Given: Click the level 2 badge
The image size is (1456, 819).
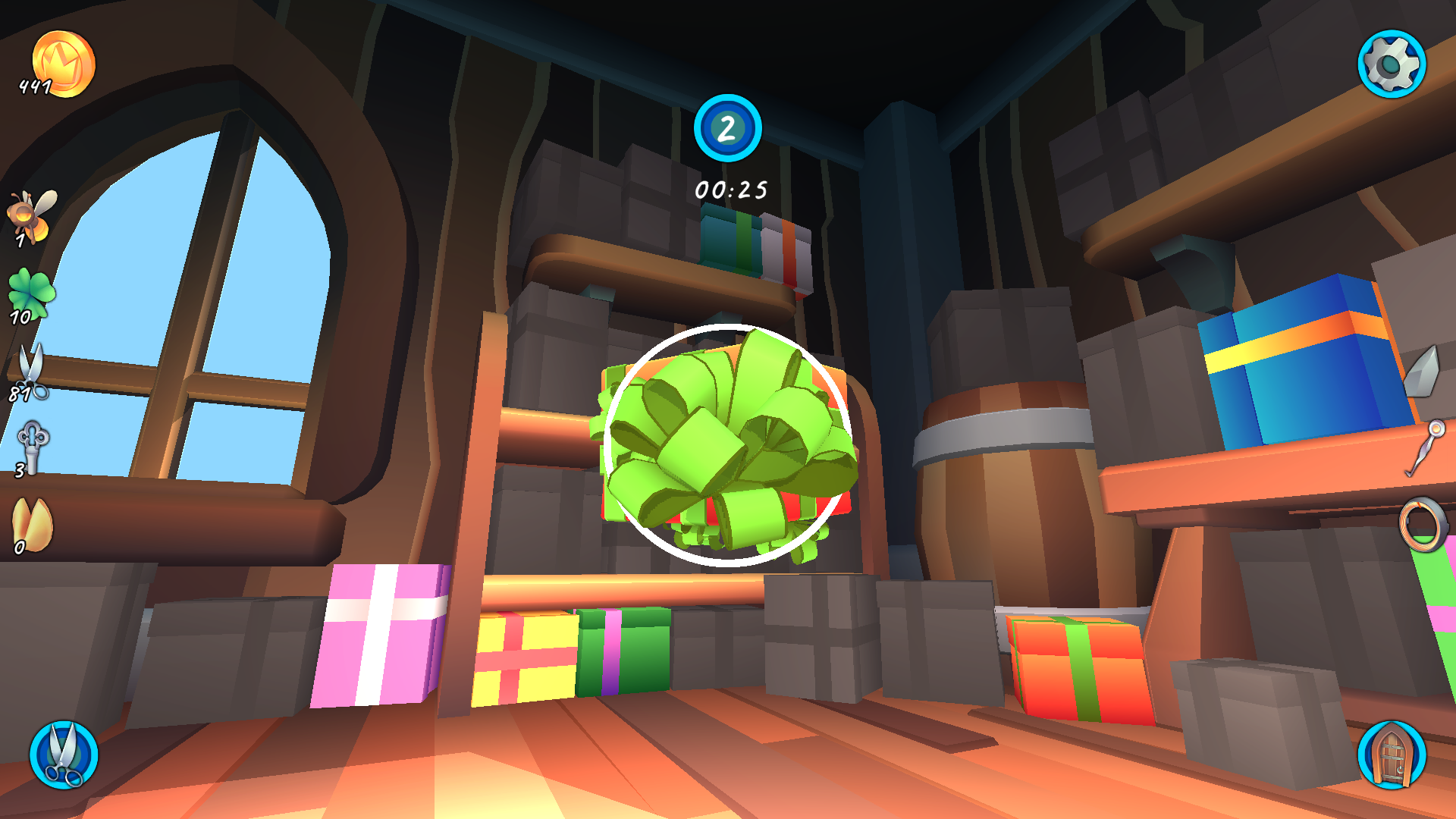Looking at the screenshot, I should tap(728, 129).
